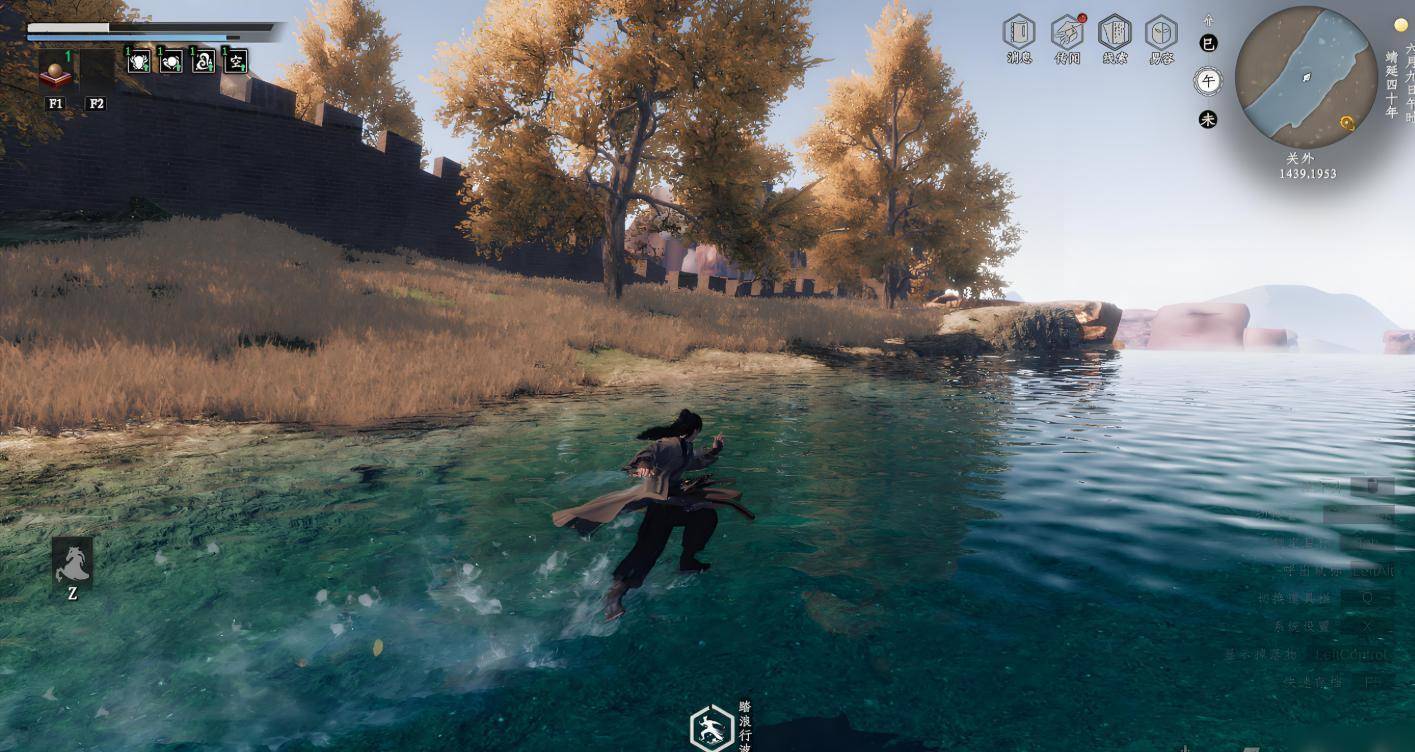
Task: Use the F1 quick-slot orb item
Action: 55,70
